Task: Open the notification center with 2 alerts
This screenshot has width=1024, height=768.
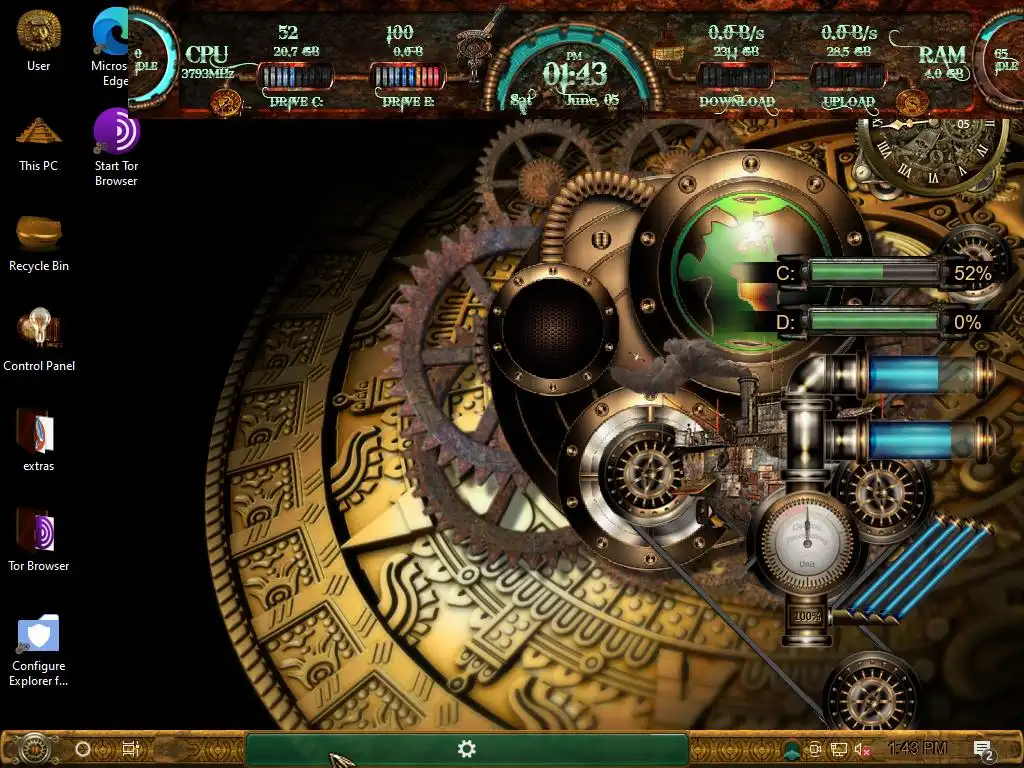Action: 983,749
